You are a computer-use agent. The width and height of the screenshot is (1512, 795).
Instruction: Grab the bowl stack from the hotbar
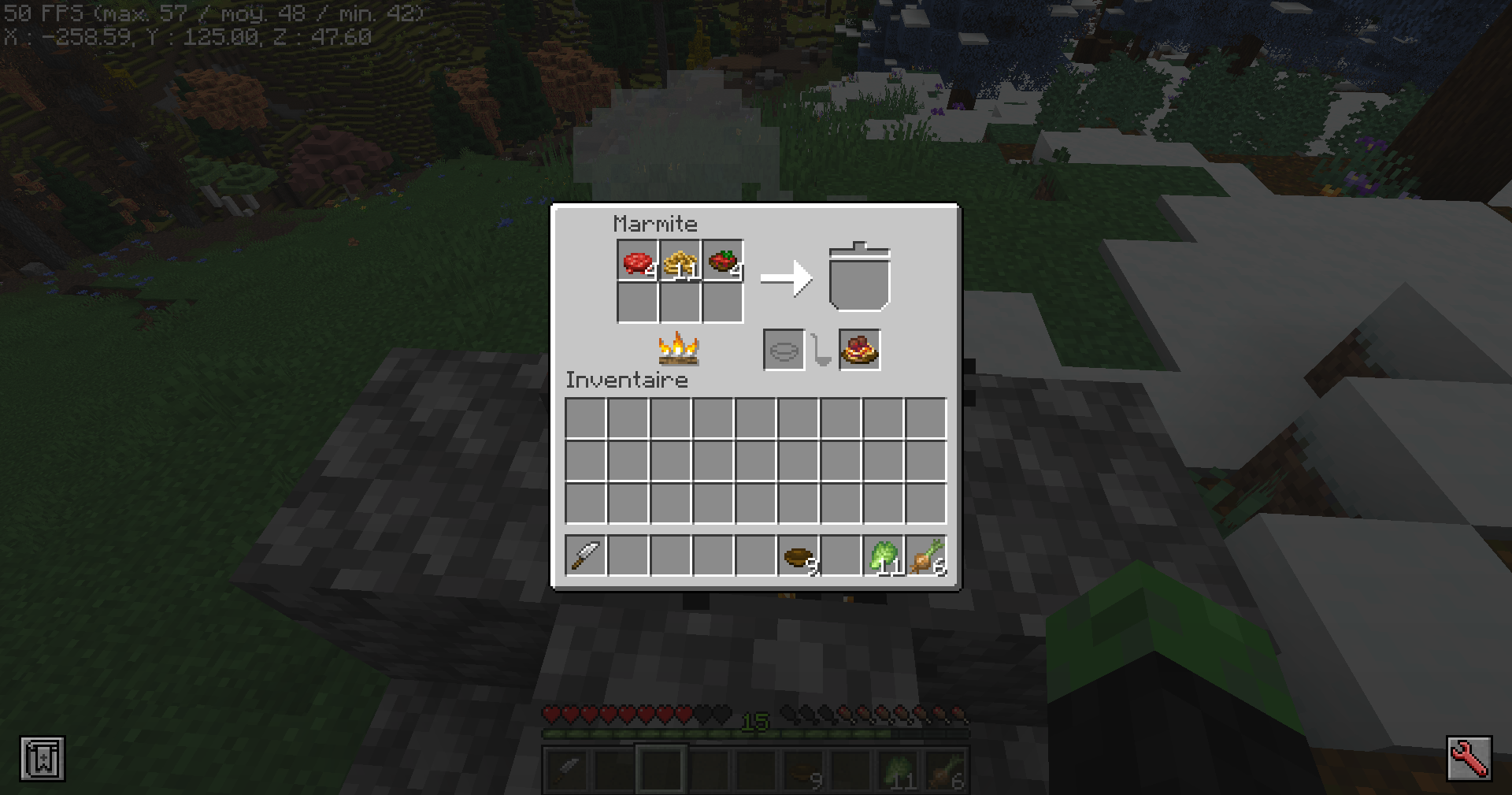(x=796, y=556)
